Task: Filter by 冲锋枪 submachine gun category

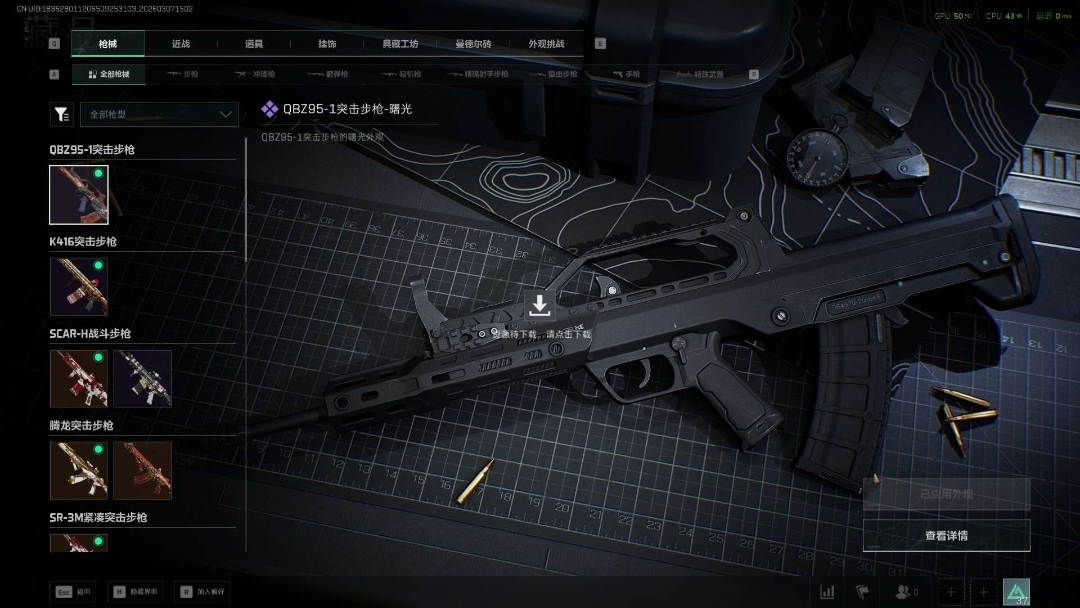Action: pyautogui.click(x=255, y=74)
